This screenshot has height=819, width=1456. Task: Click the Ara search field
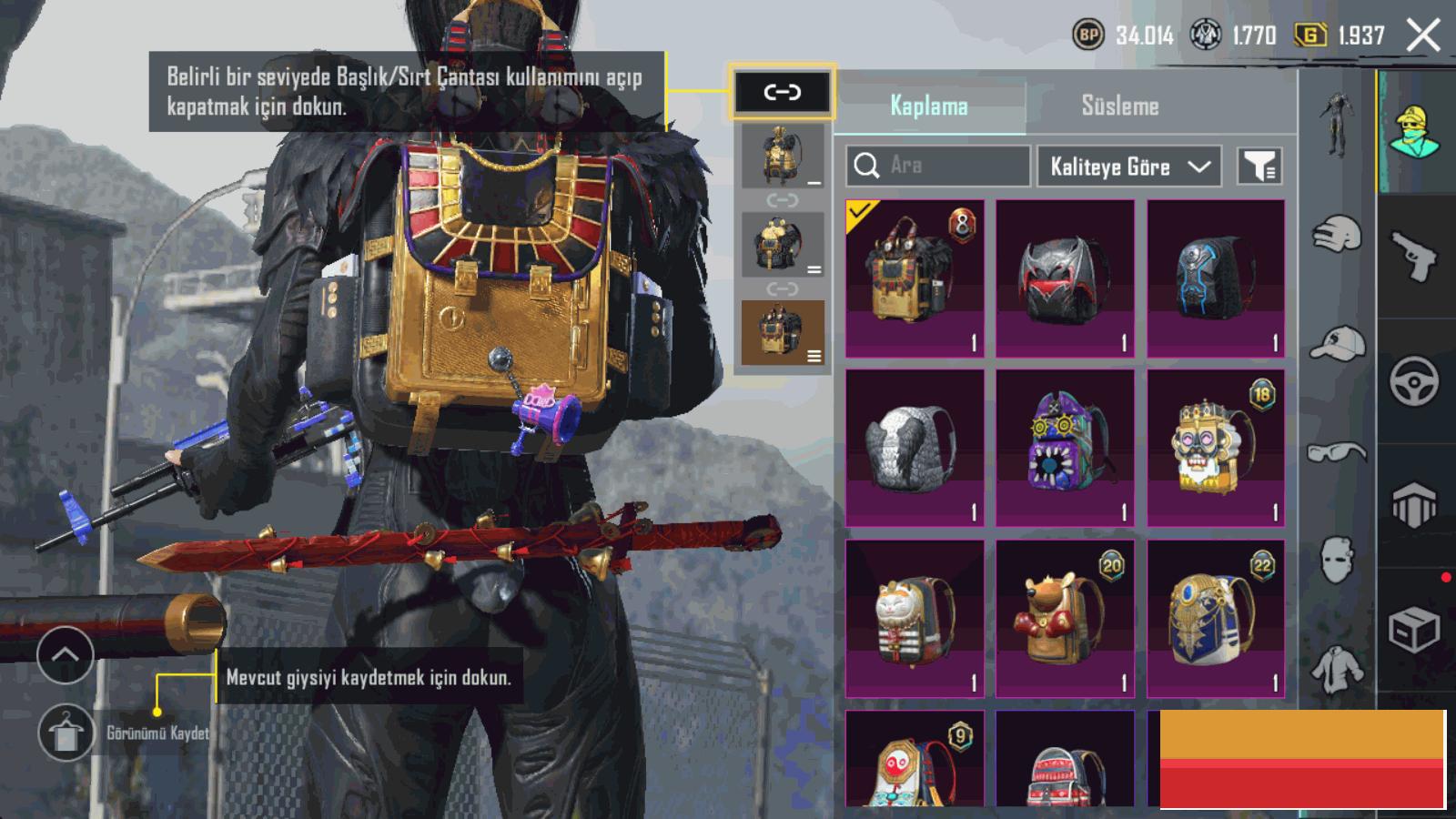coord(938,166)
